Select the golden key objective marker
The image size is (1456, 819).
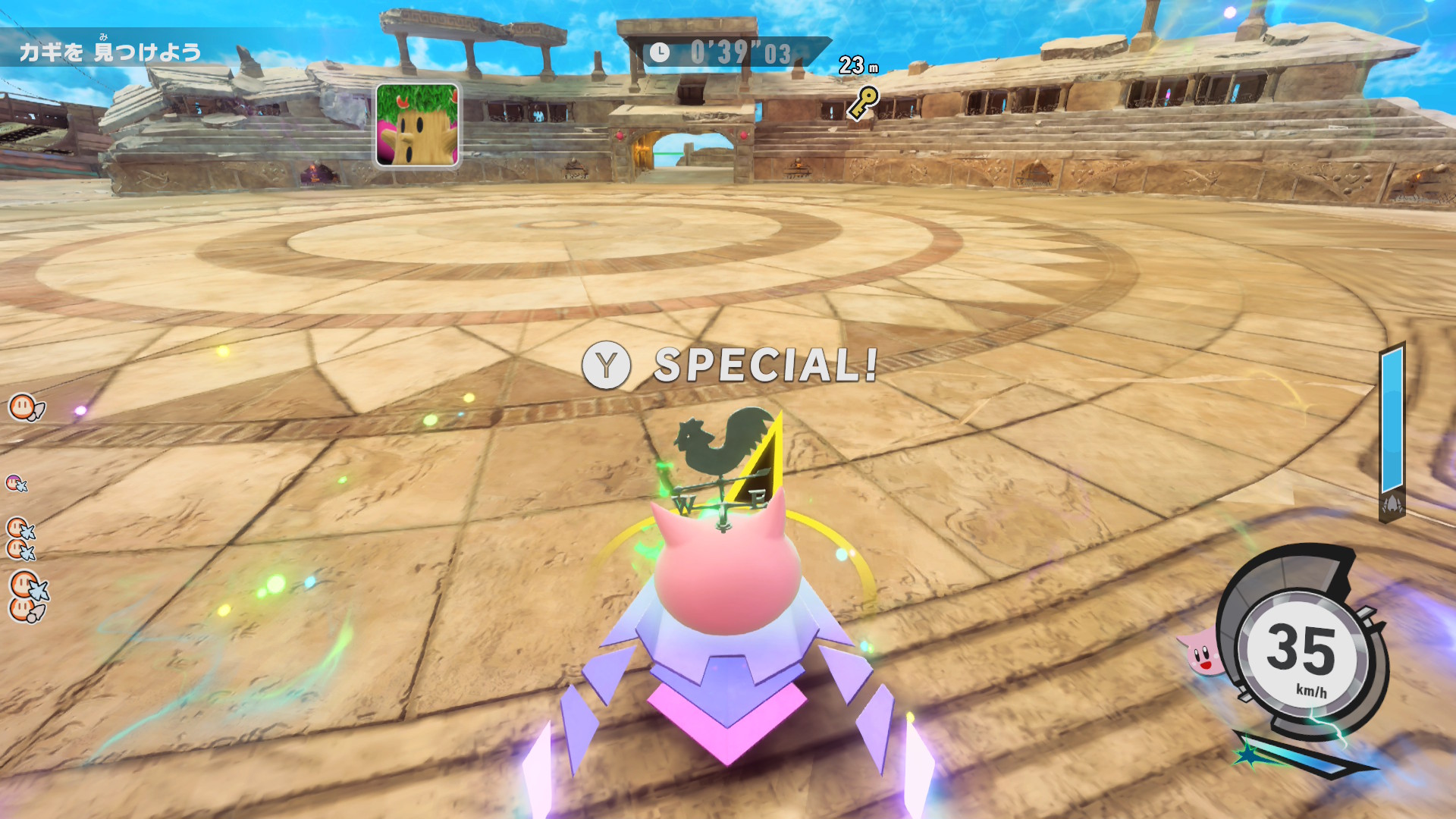[x=862, y=102]
